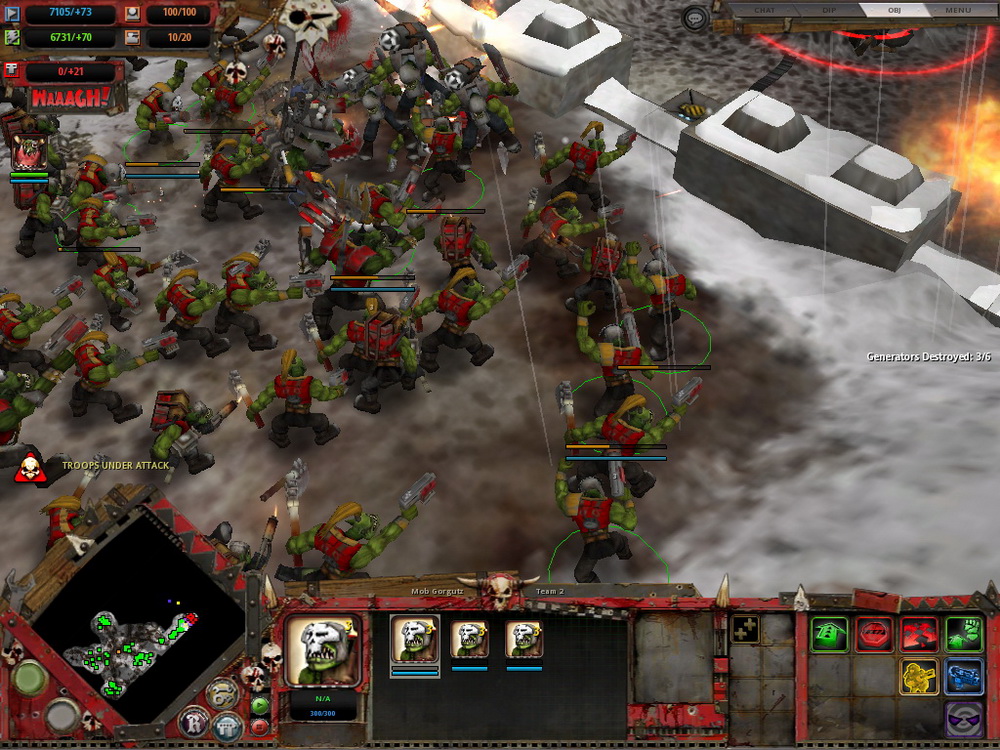Select the yellow soldier stance icon
Screen dimensions: 1000x750
click(x=919, y=677)
